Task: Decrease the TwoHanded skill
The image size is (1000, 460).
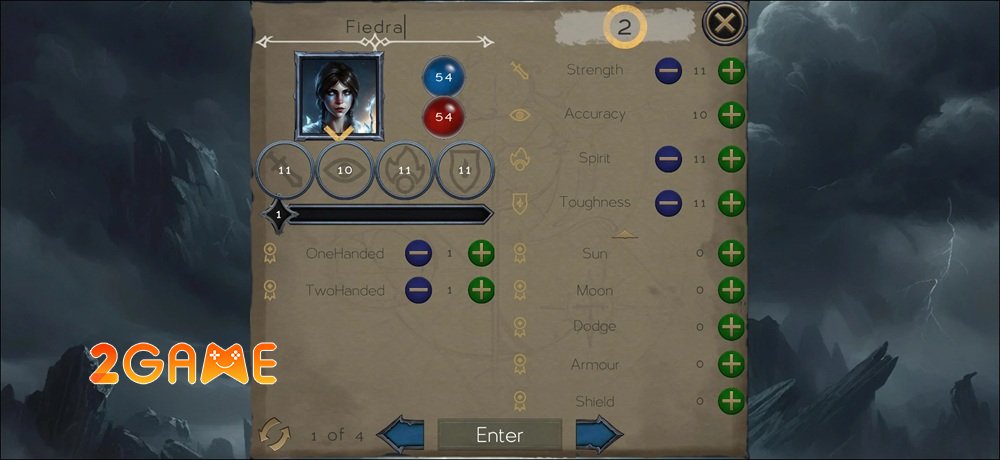Action: (418, 290)
